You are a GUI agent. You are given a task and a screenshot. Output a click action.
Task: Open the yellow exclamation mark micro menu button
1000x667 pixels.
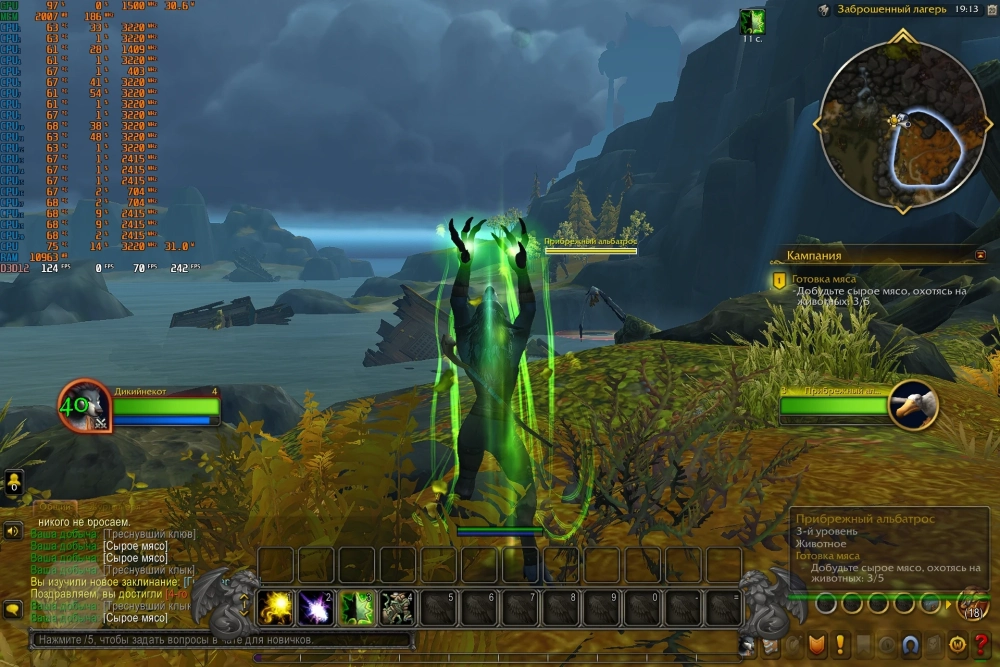click(x=841, y=643)
